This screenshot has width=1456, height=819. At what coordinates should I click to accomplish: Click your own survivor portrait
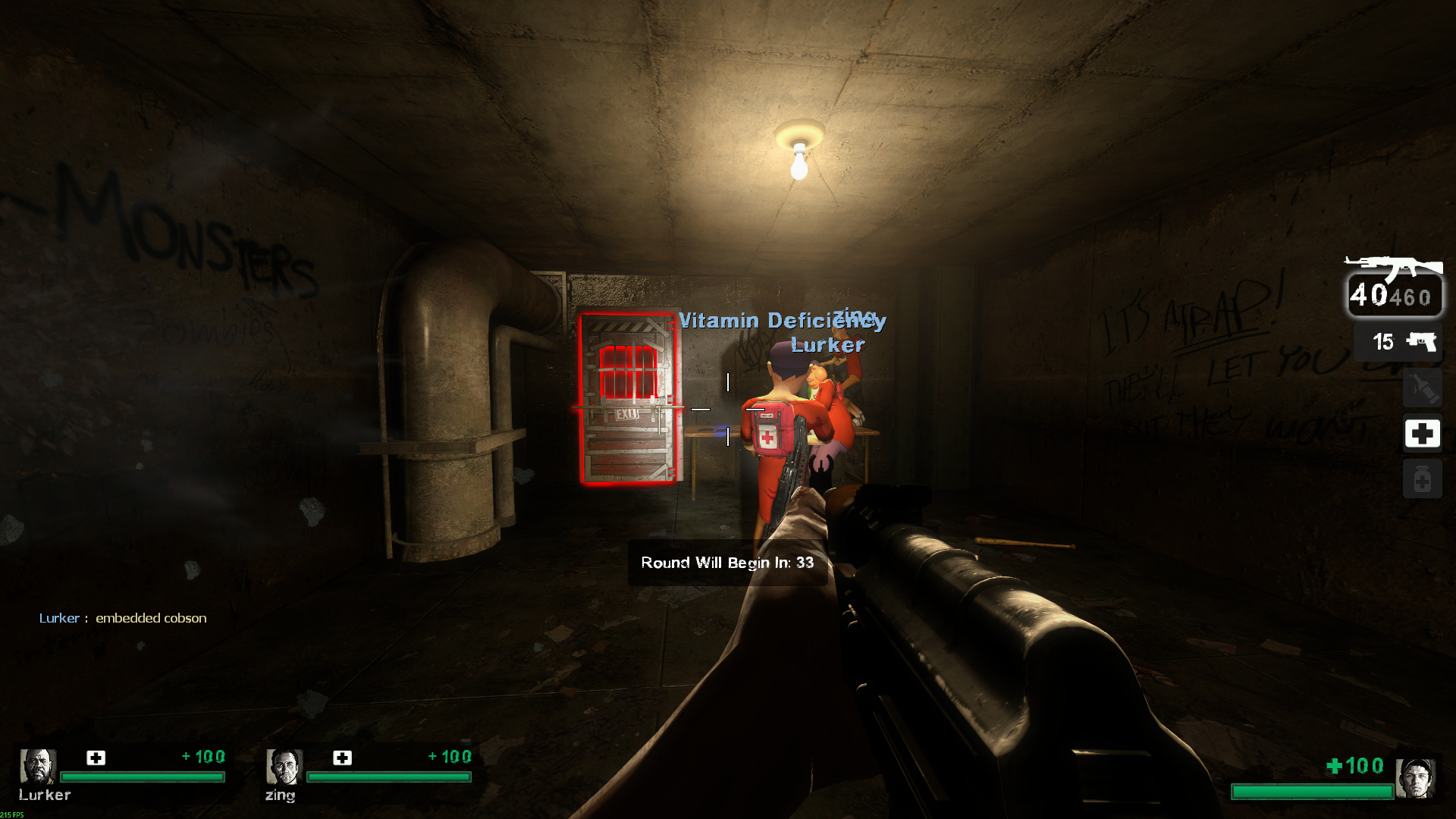pyautogui.click(x=1415, y=778)
